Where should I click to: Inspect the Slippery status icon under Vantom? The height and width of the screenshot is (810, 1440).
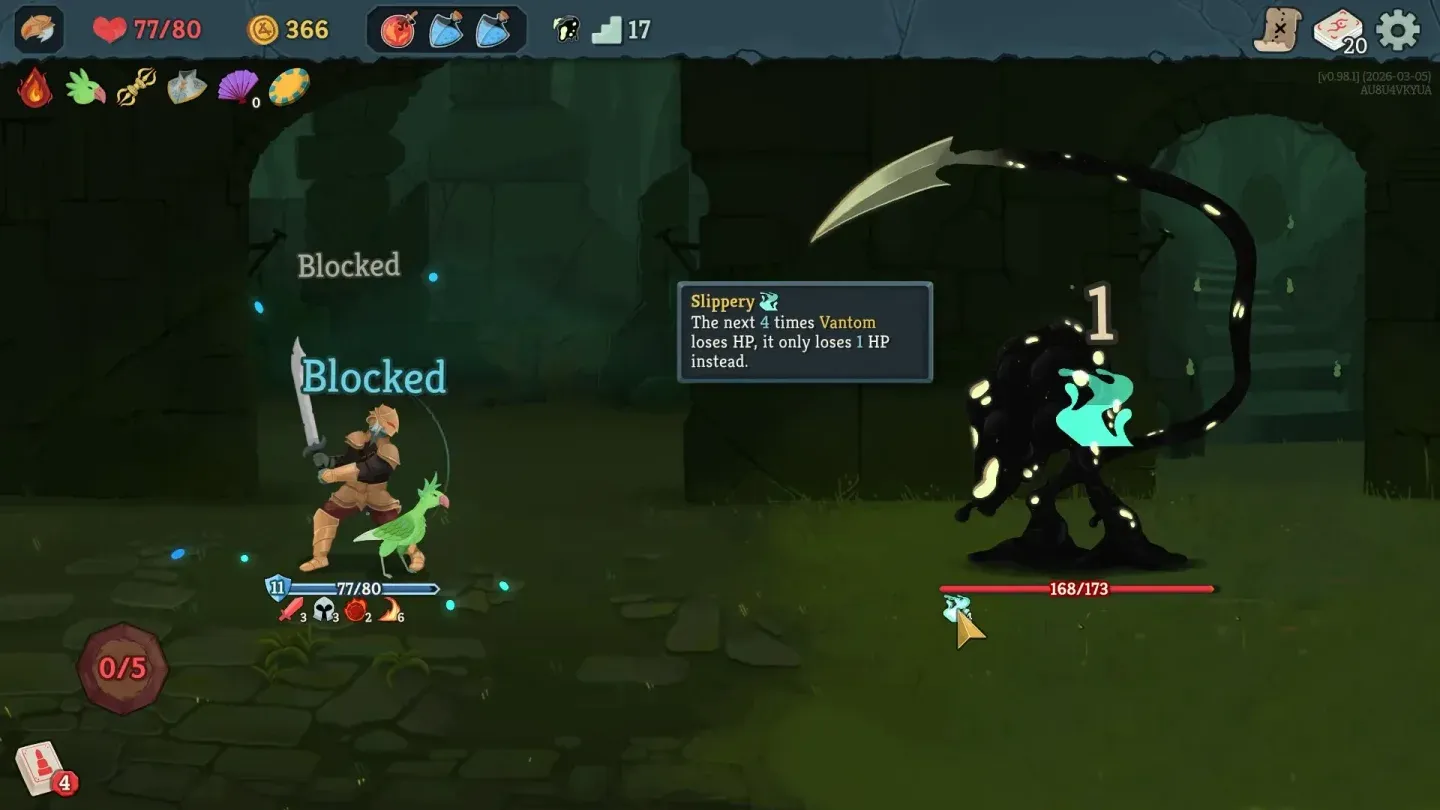click(956, 607)
